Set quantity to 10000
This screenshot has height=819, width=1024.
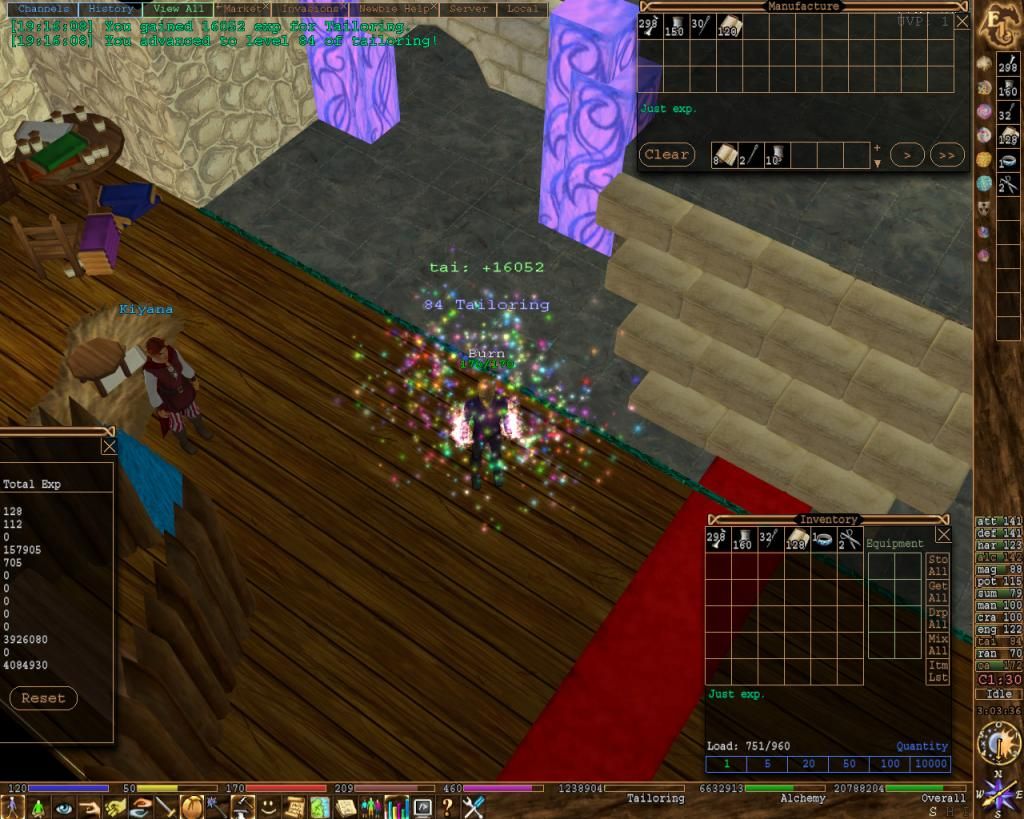(x=930, y=764)
